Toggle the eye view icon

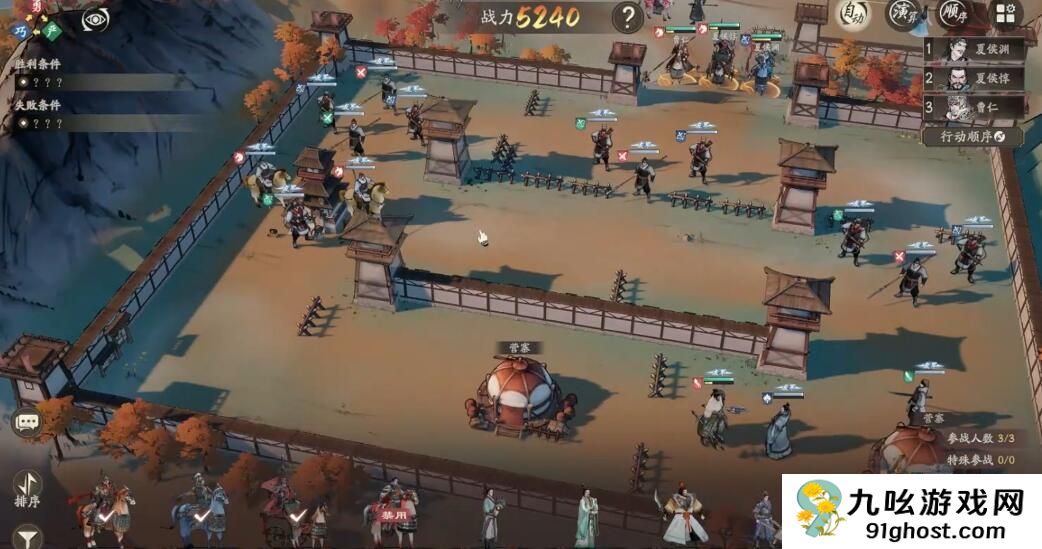tap(96, 18)
